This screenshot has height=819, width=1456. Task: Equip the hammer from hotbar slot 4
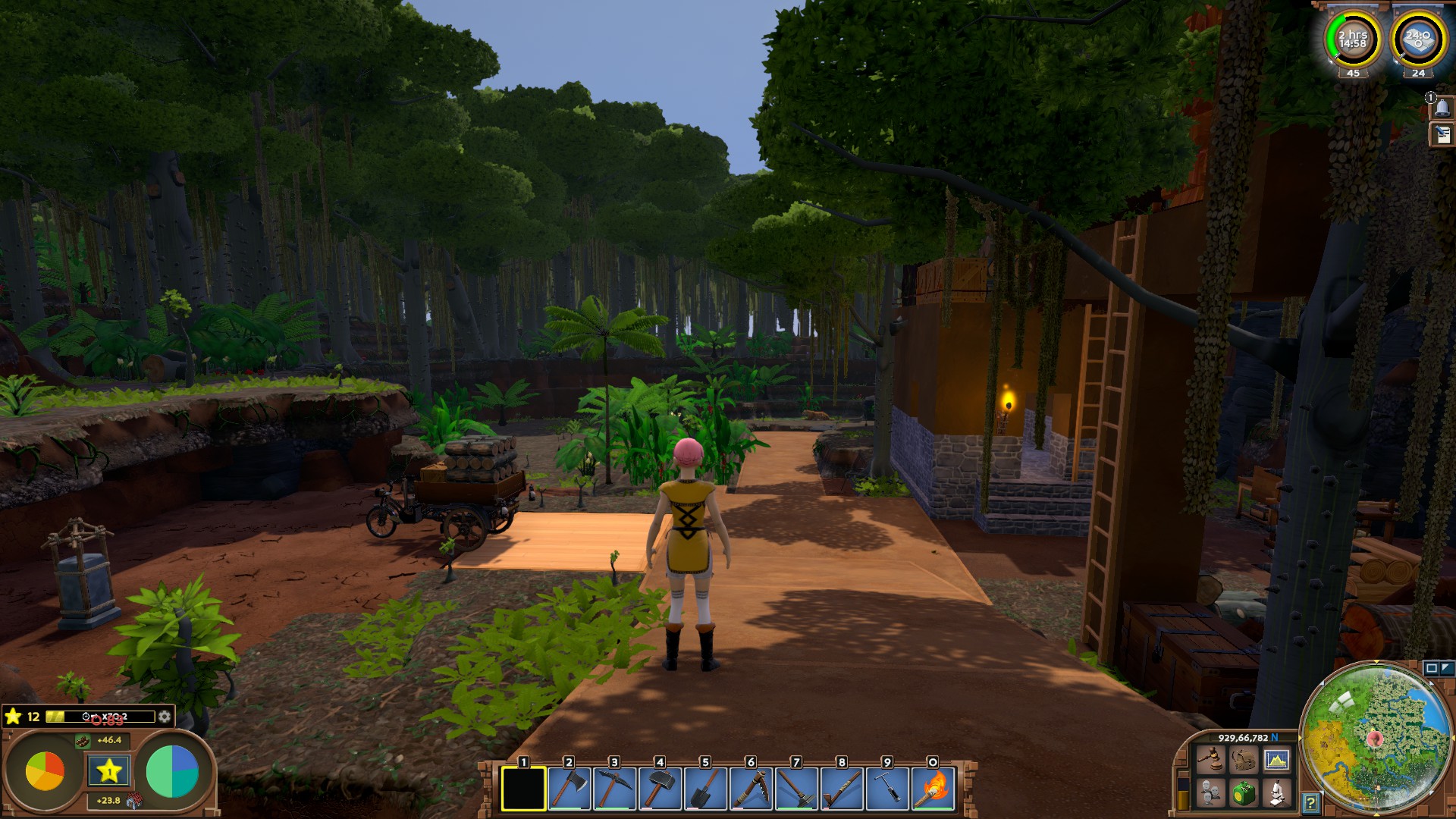pyautogui.click(x=660, y=789)
